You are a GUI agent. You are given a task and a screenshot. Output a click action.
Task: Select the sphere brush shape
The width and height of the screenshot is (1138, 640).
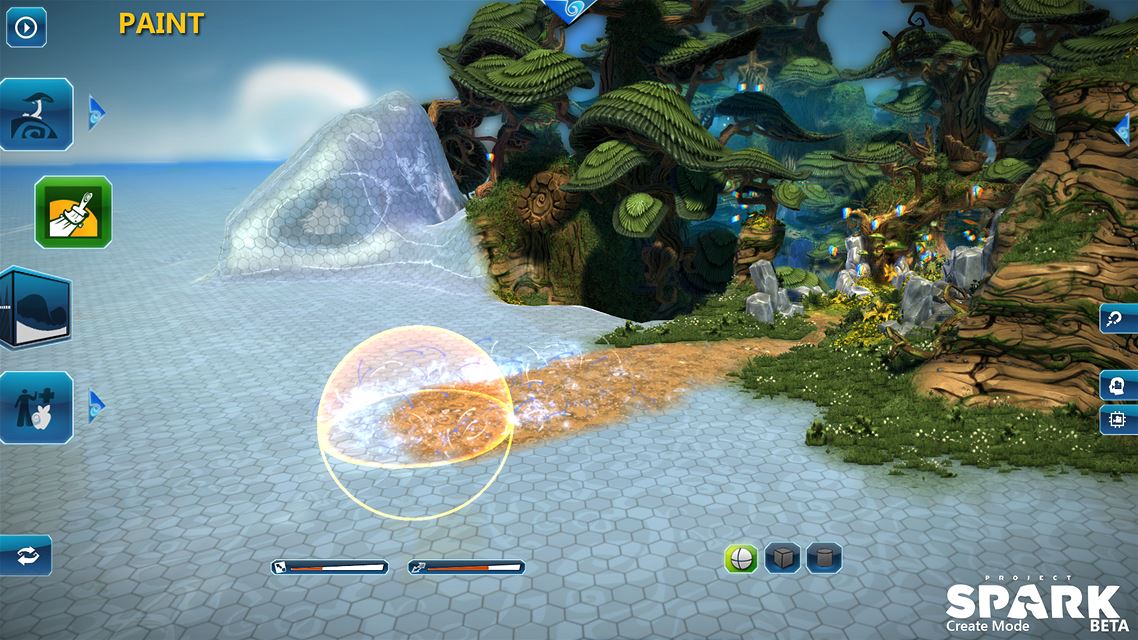coord(741,558)
